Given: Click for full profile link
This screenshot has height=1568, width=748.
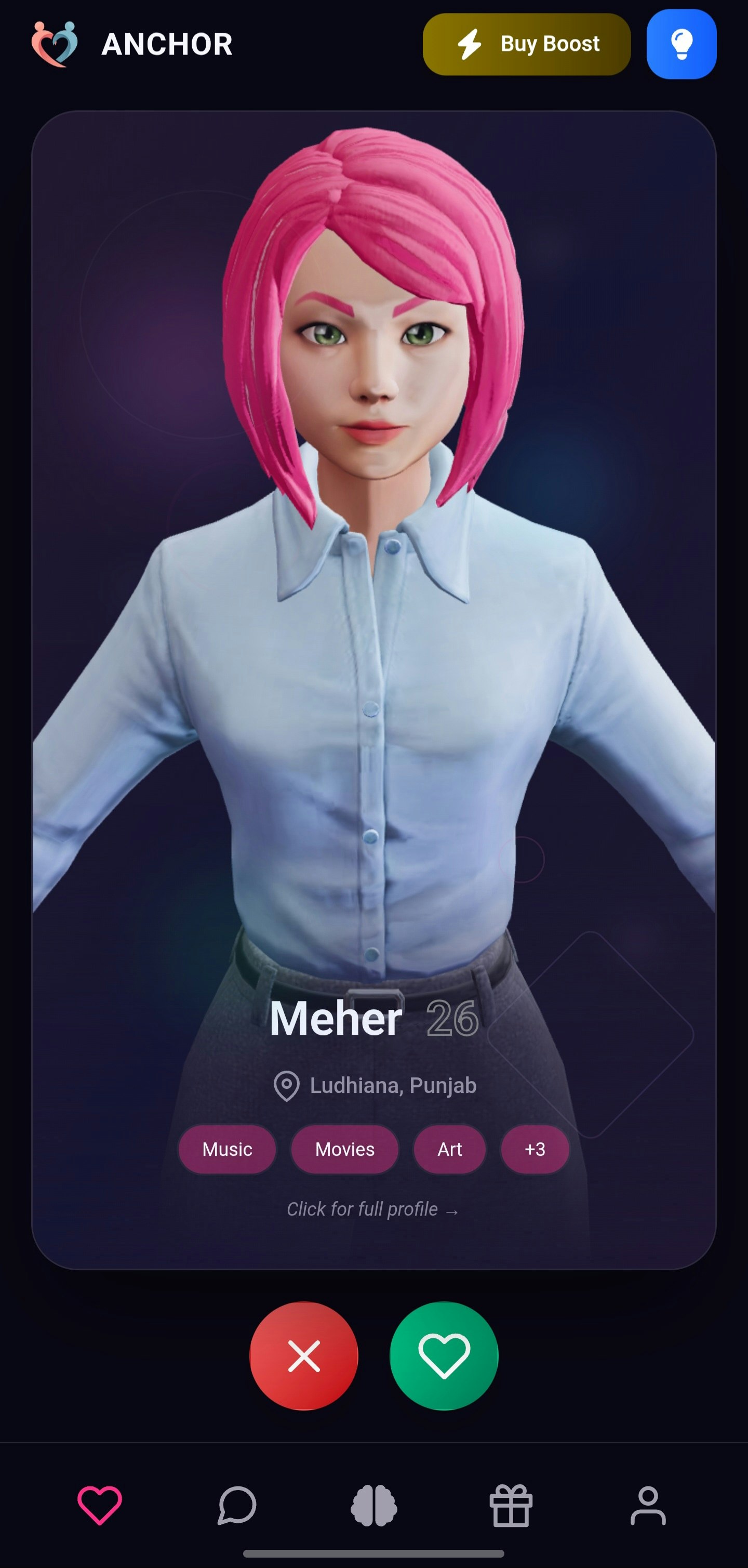Looking at the screenshot, I should (373, 1209).
